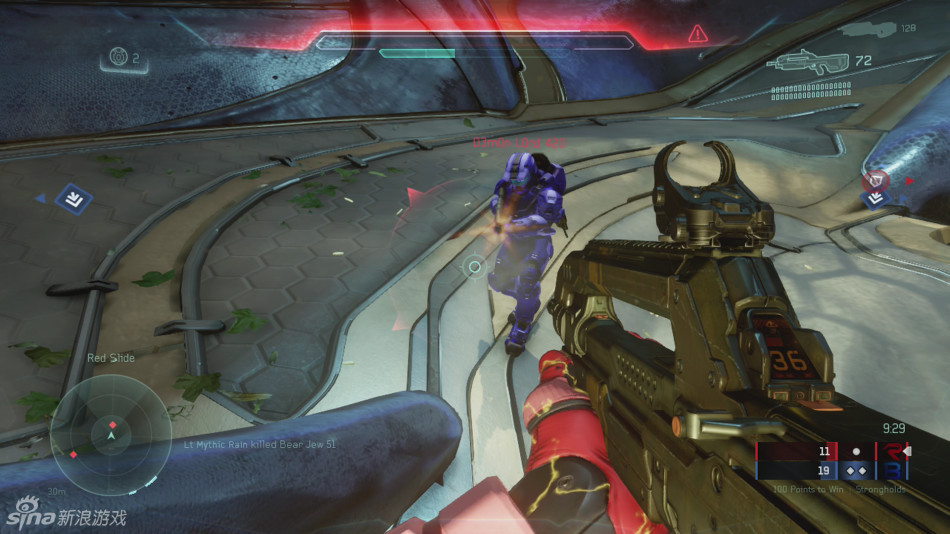Click the Sina games watermark logo
The height and width of the screenshot is (534, 950).
[66, 517]
